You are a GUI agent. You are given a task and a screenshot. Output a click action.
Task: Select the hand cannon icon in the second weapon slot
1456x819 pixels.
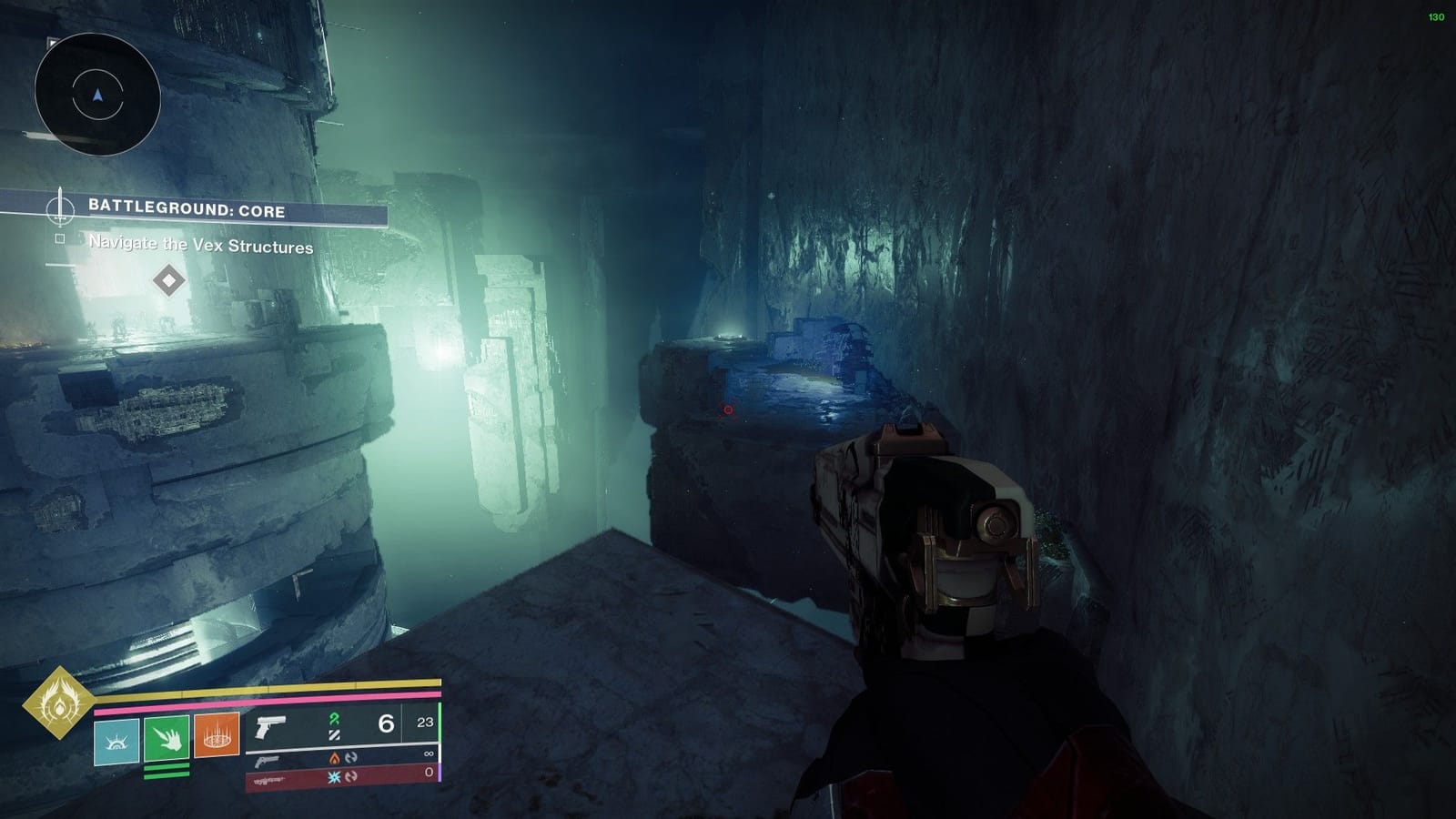click(267, 761)
